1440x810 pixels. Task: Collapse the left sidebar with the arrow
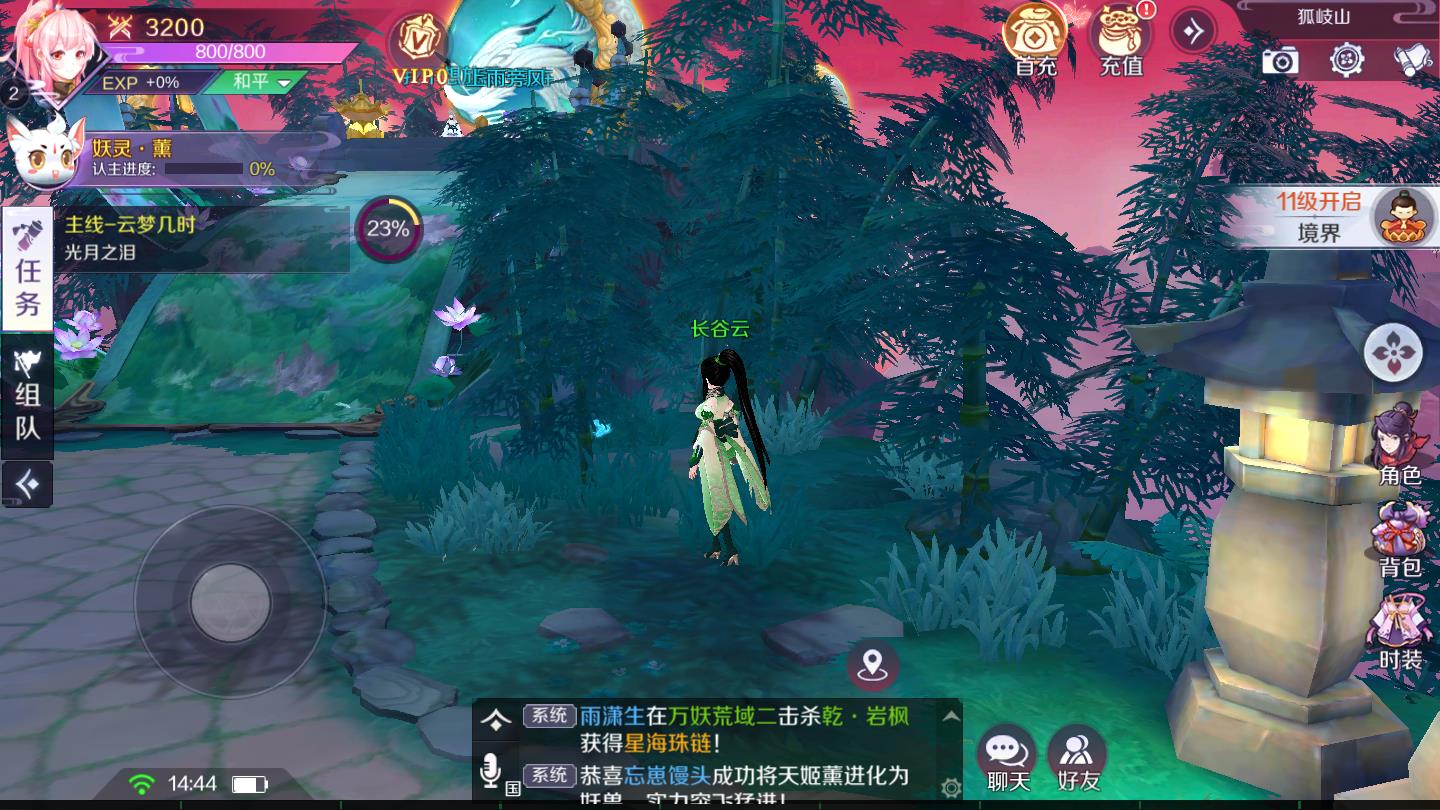pos(27,485)
